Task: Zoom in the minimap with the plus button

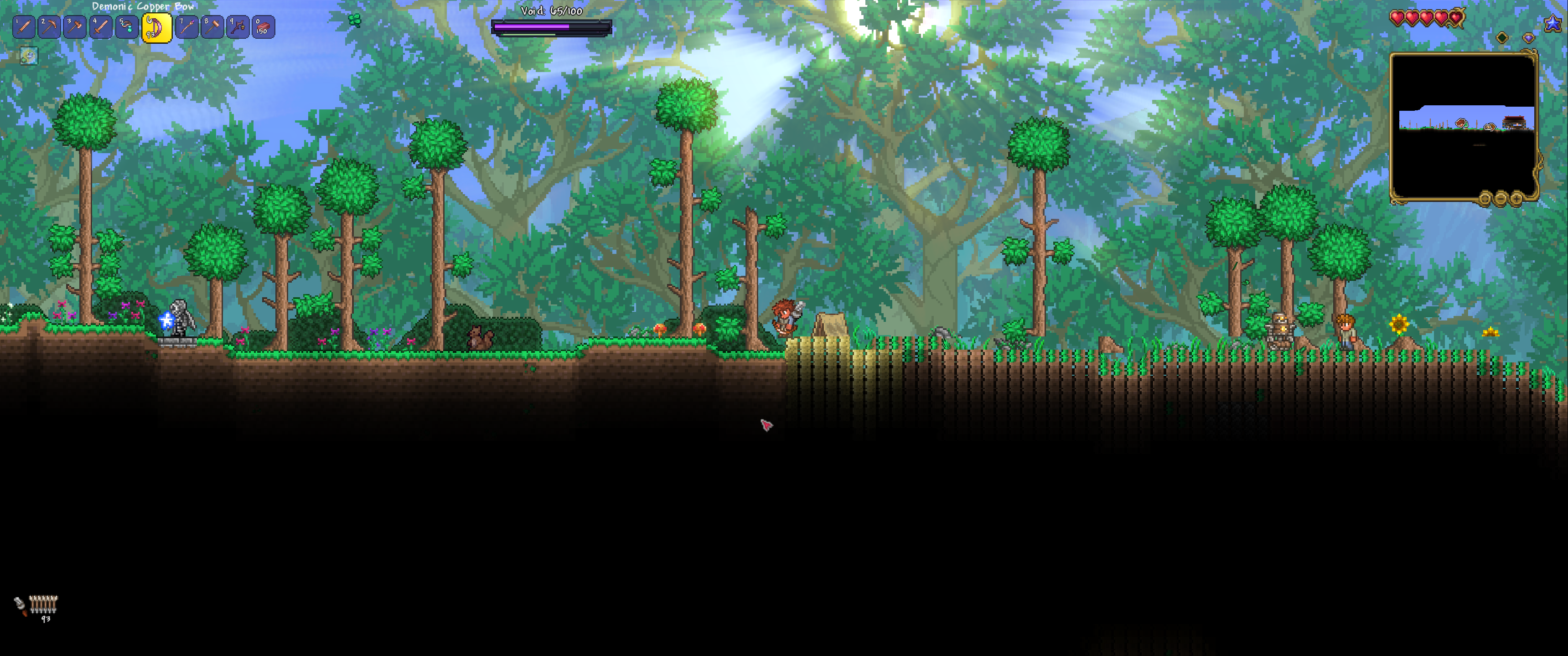Action: [1516, 198]
